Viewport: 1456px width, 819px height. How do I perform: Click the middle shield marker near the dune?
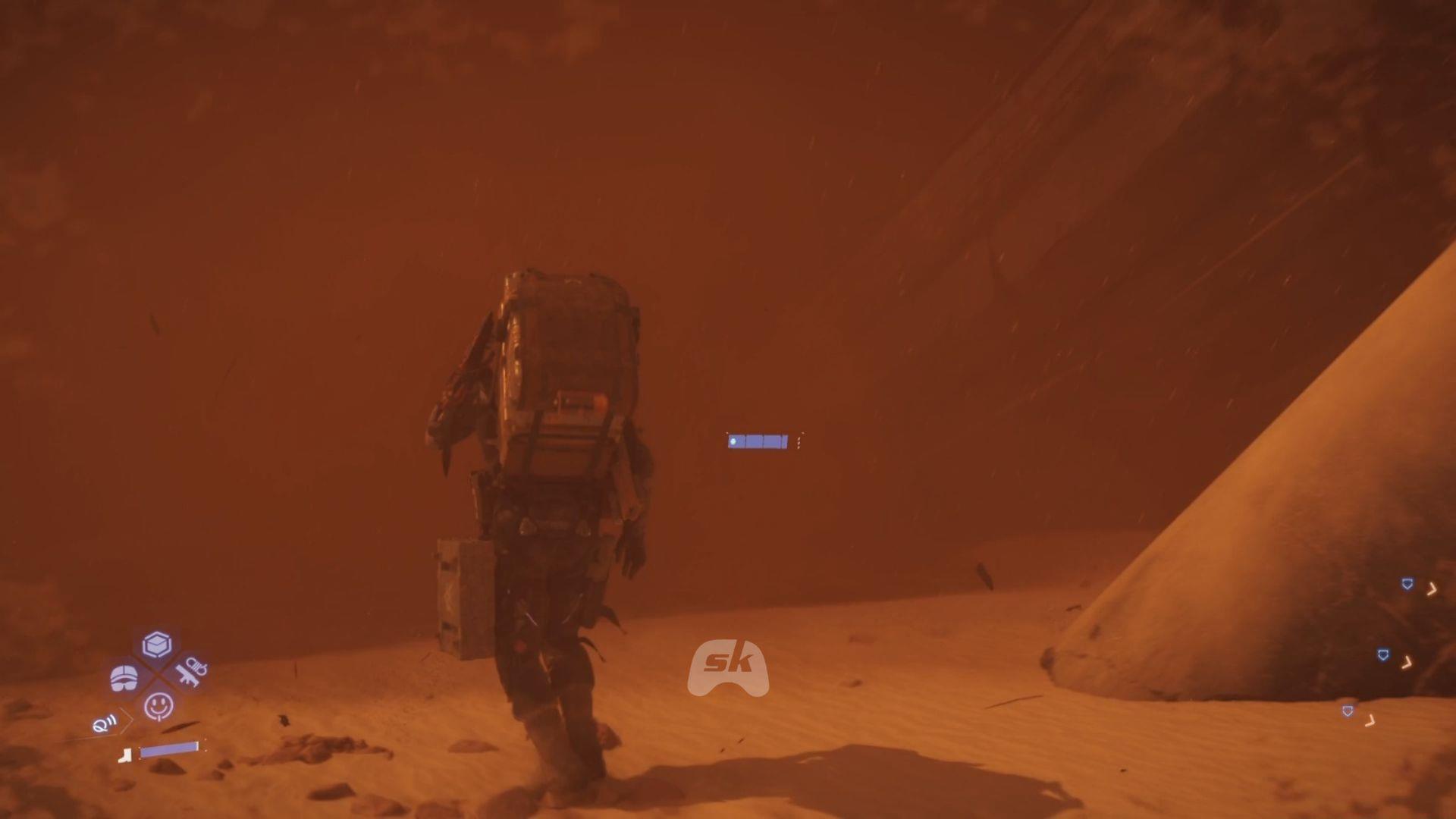click(1385, 653)
